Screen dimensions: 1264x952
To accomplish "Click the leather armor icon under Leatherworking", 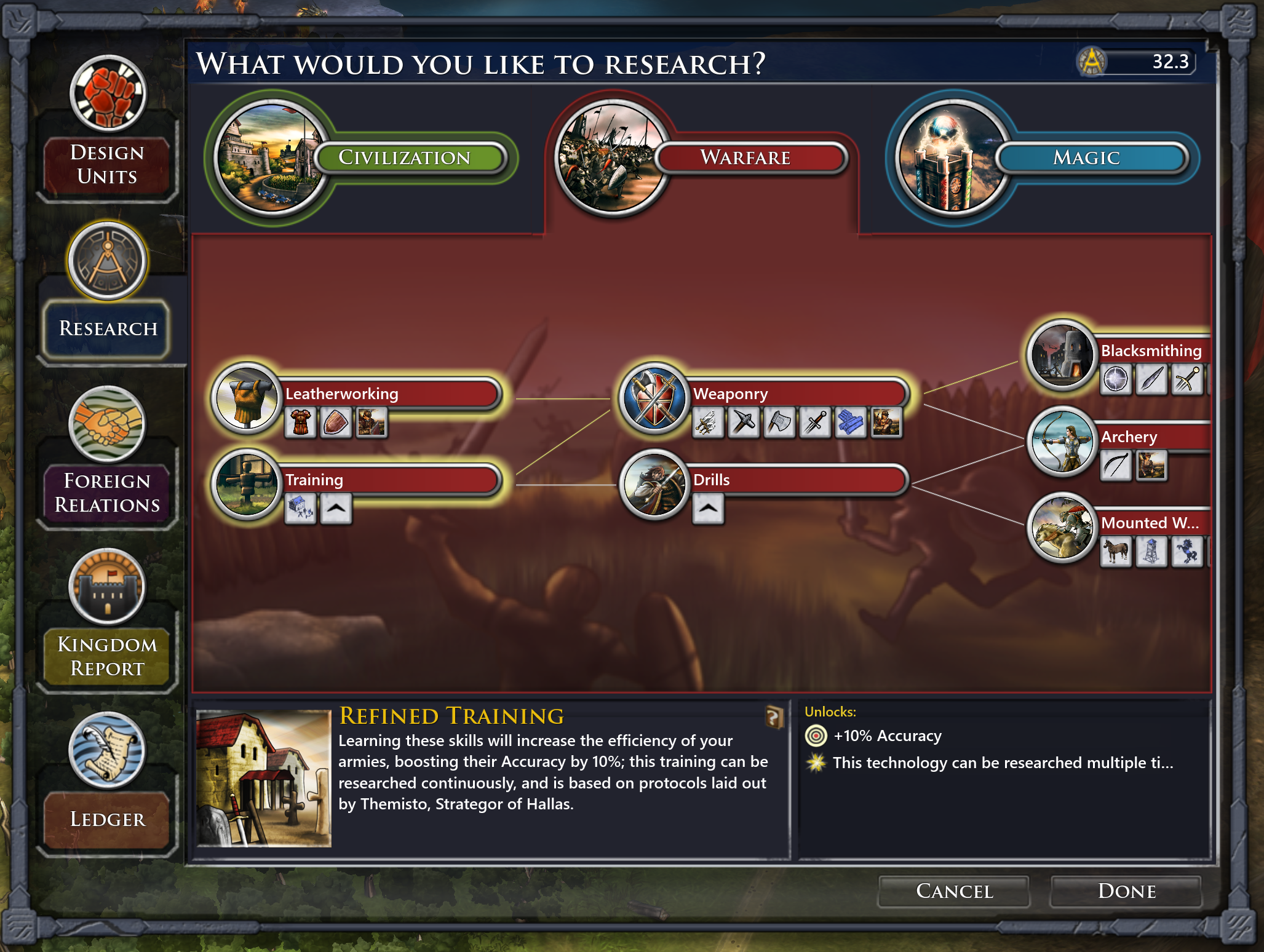I will 301,422.
